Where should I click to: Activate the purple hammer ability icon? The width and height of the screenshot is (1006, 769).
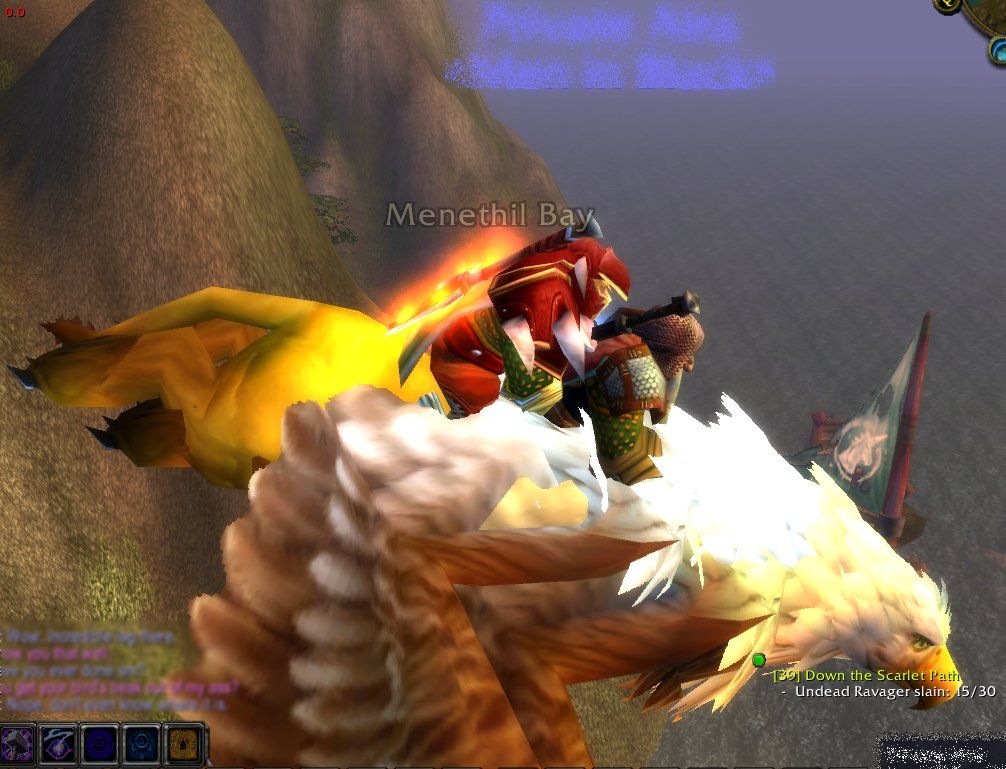19,745
